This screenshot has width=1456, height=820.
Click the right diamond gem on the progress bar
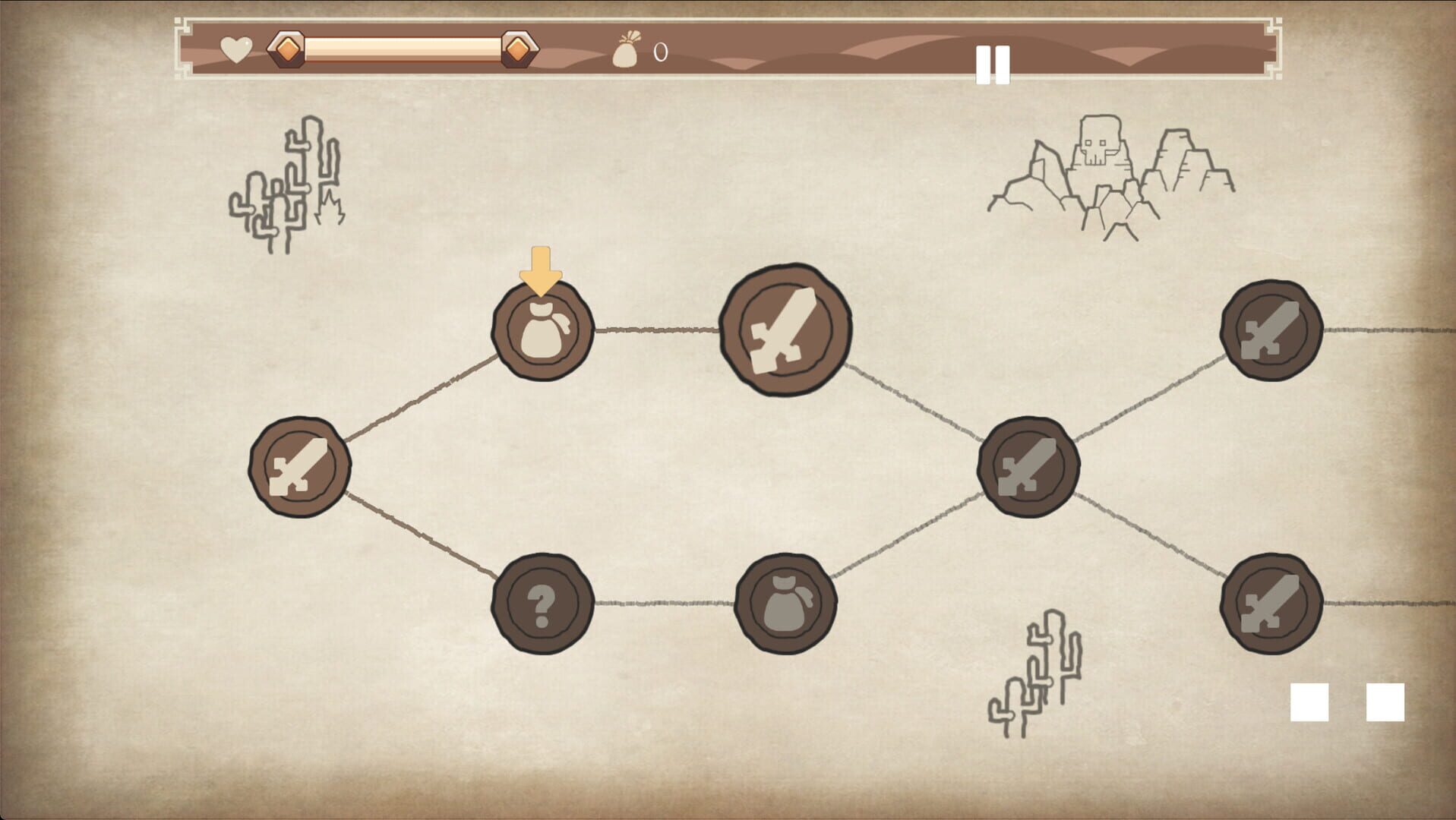tap(518, 49)
